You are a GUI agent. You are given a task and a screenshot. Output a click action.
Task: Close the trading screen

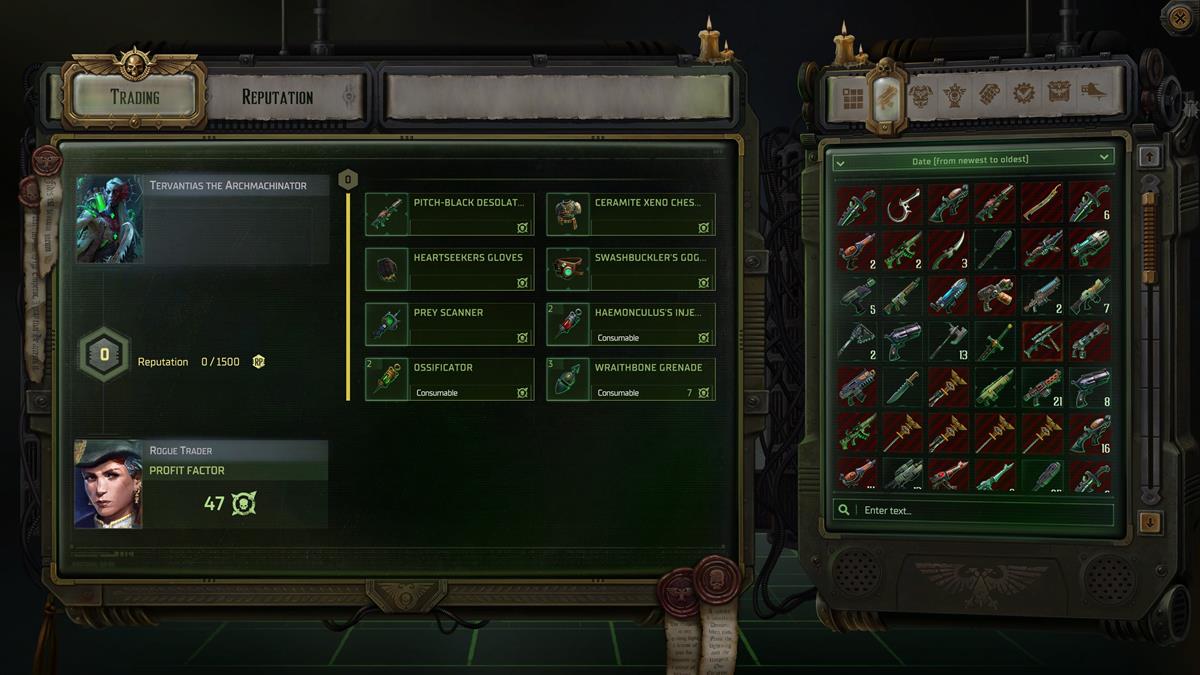(1177, 17)
